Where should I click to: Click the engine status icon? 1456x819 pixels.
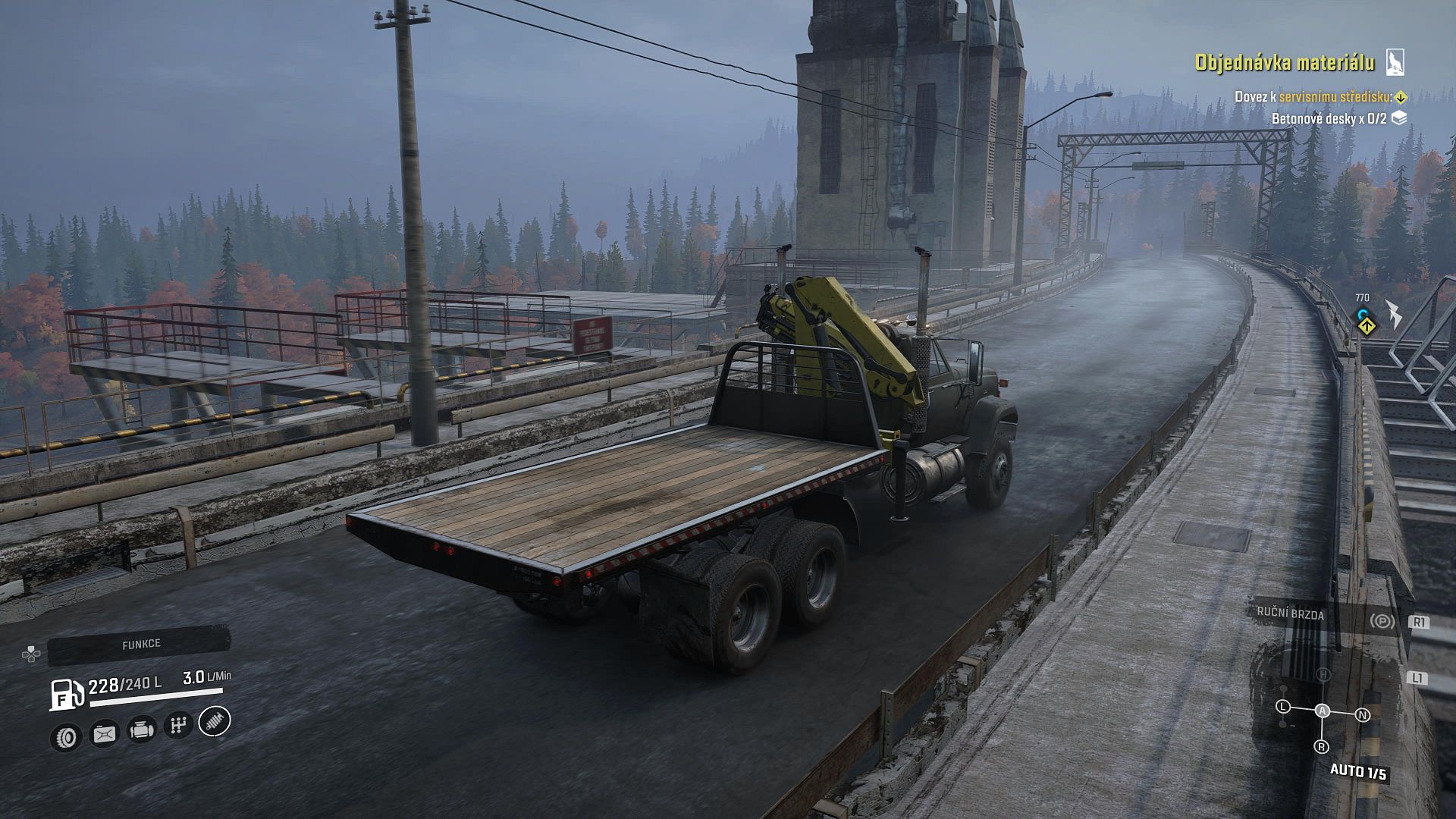(x=142, y=730)
